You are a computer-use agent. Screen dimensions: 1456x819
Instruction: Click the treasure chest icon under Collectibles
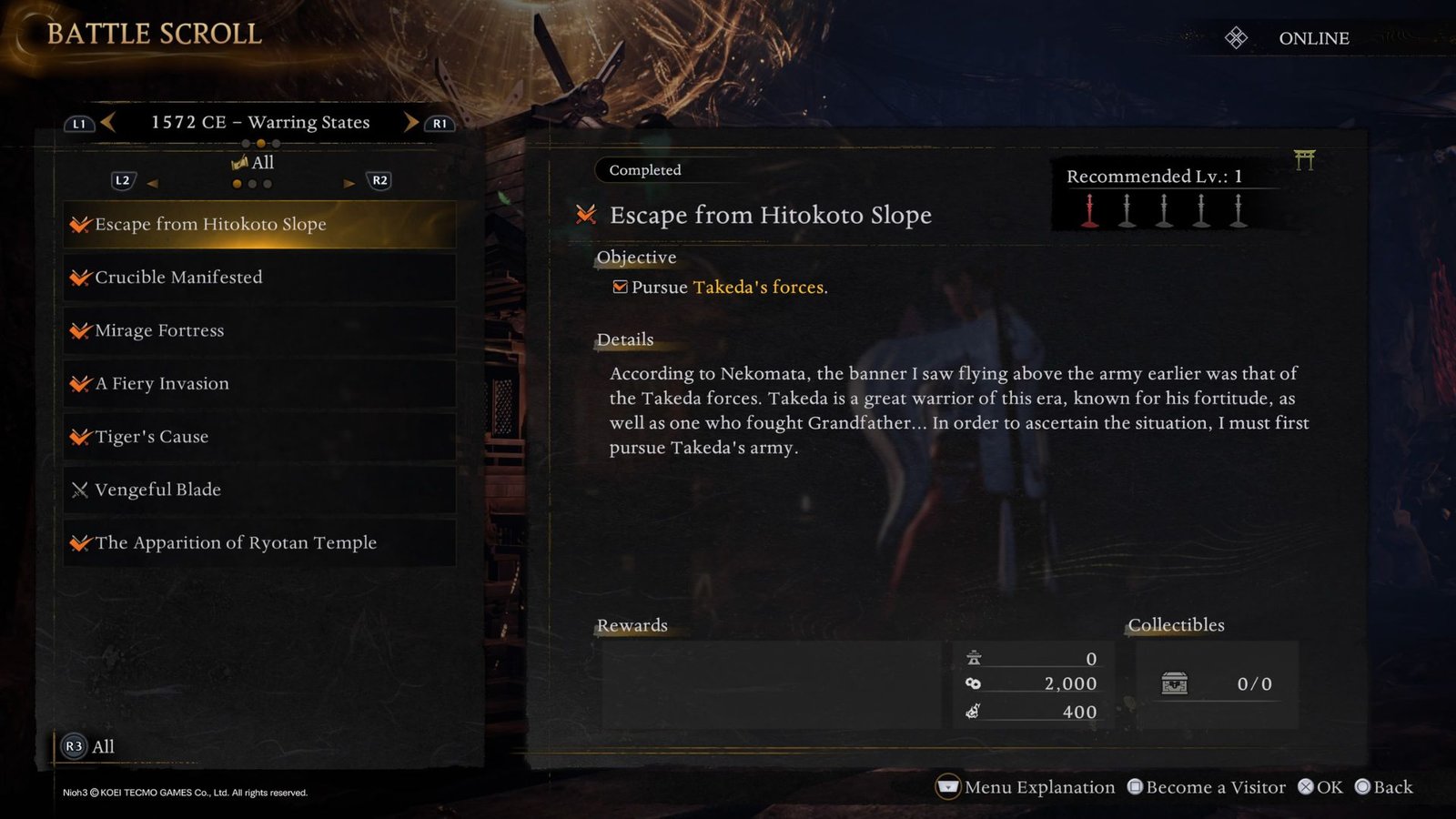1174,683
